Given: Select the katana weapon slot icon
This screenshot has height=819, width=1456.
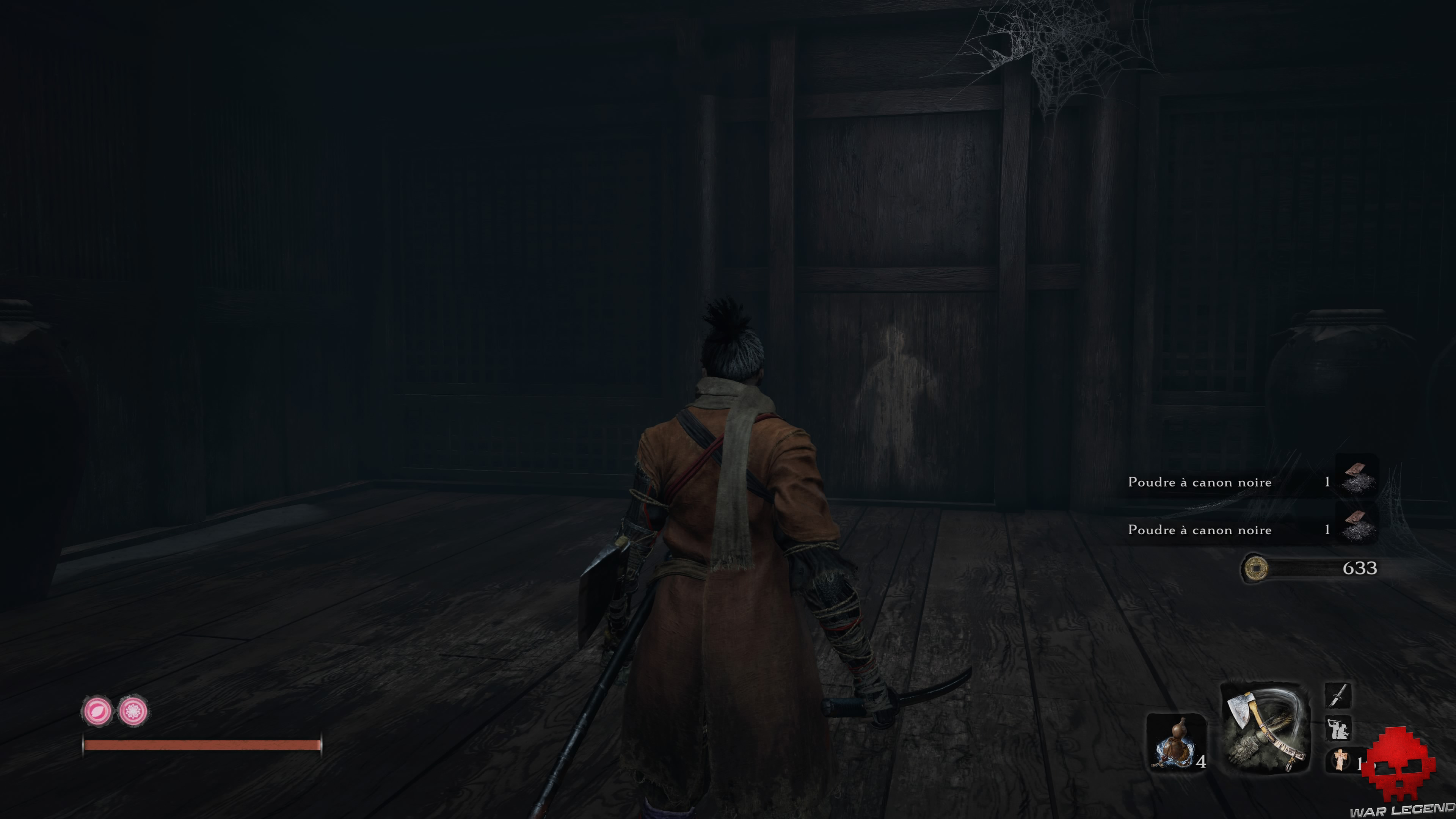Looking at the screenshot, I should tap(1338, 695).
